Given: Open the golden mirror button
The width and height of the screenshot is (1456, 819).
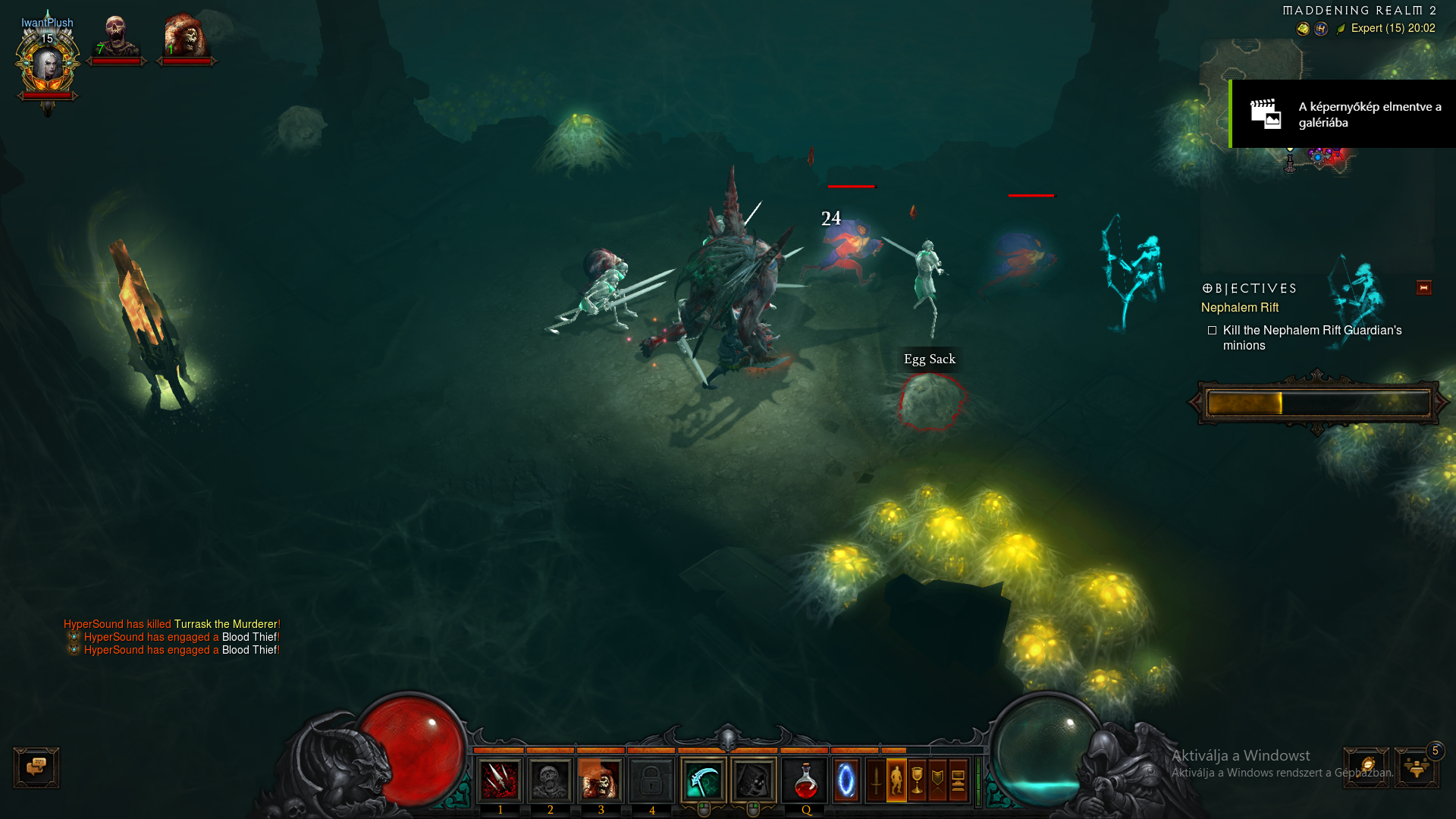Looking at the screenshot, I should (x=1367, y=767).
